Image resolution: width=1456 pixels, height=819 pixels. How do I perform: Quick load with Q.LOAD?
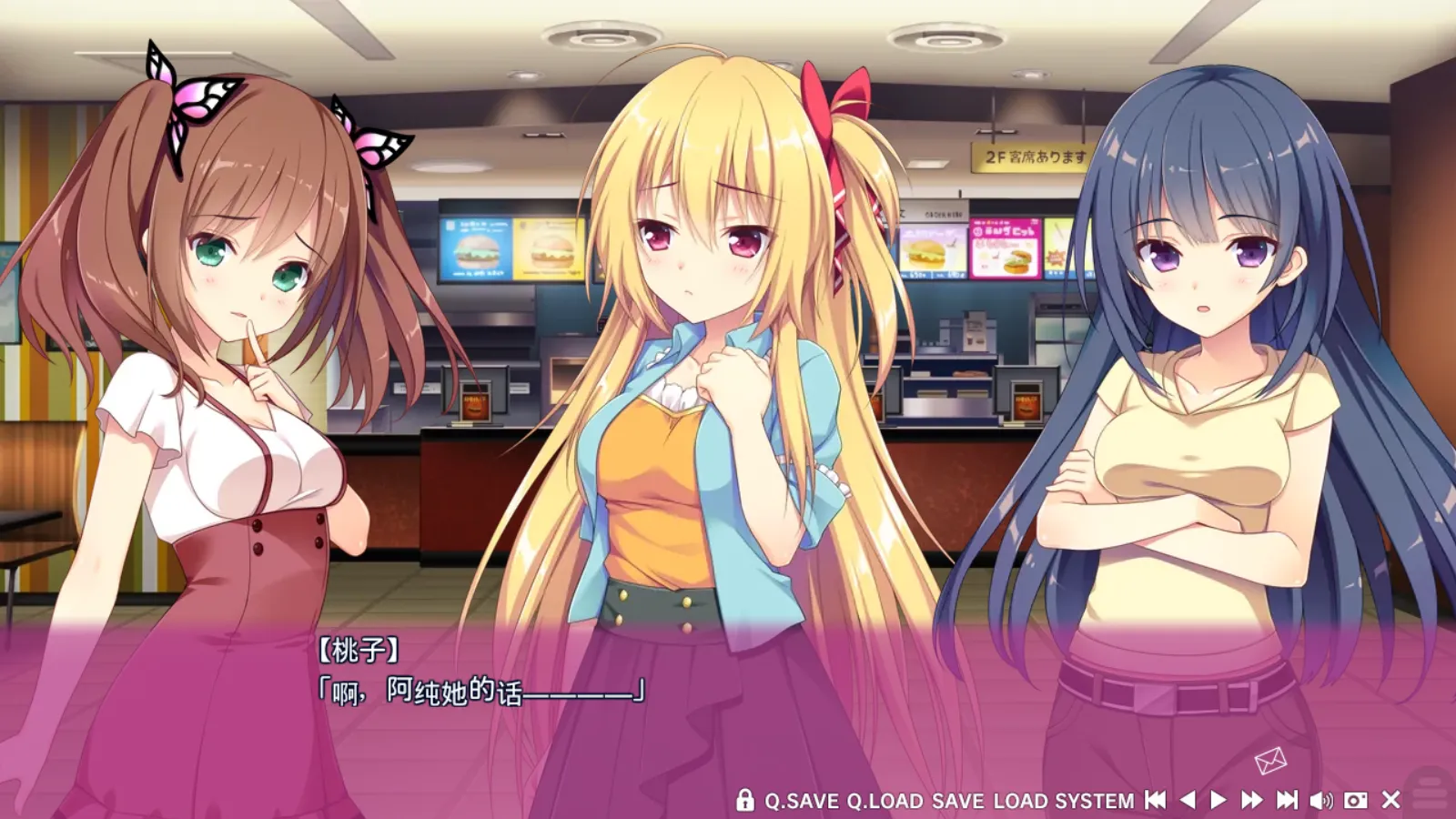click(885, 801)
